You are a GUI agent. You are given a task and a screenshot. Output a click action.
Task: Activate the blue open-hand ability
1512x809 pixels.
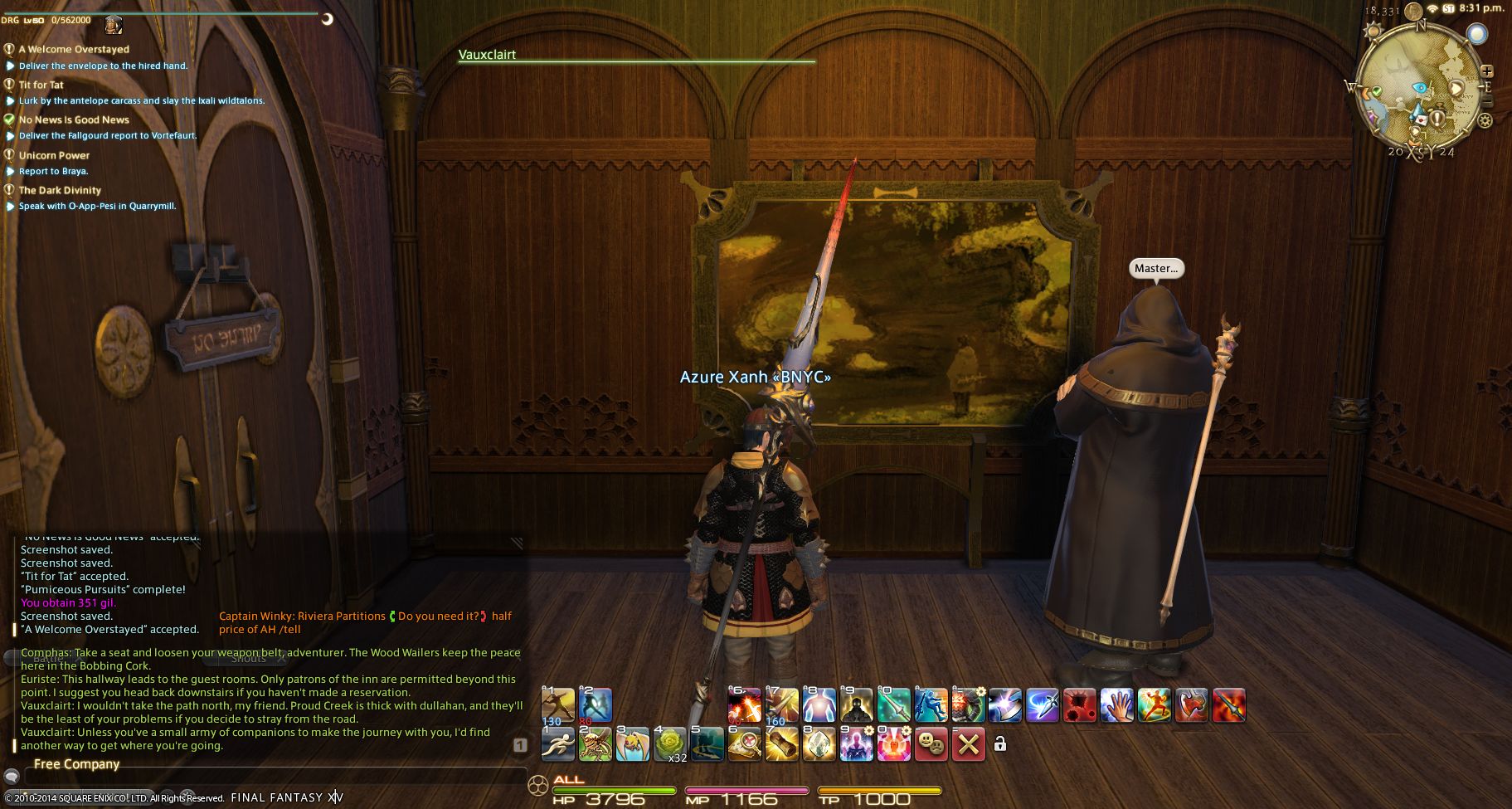click(1116, 705)
